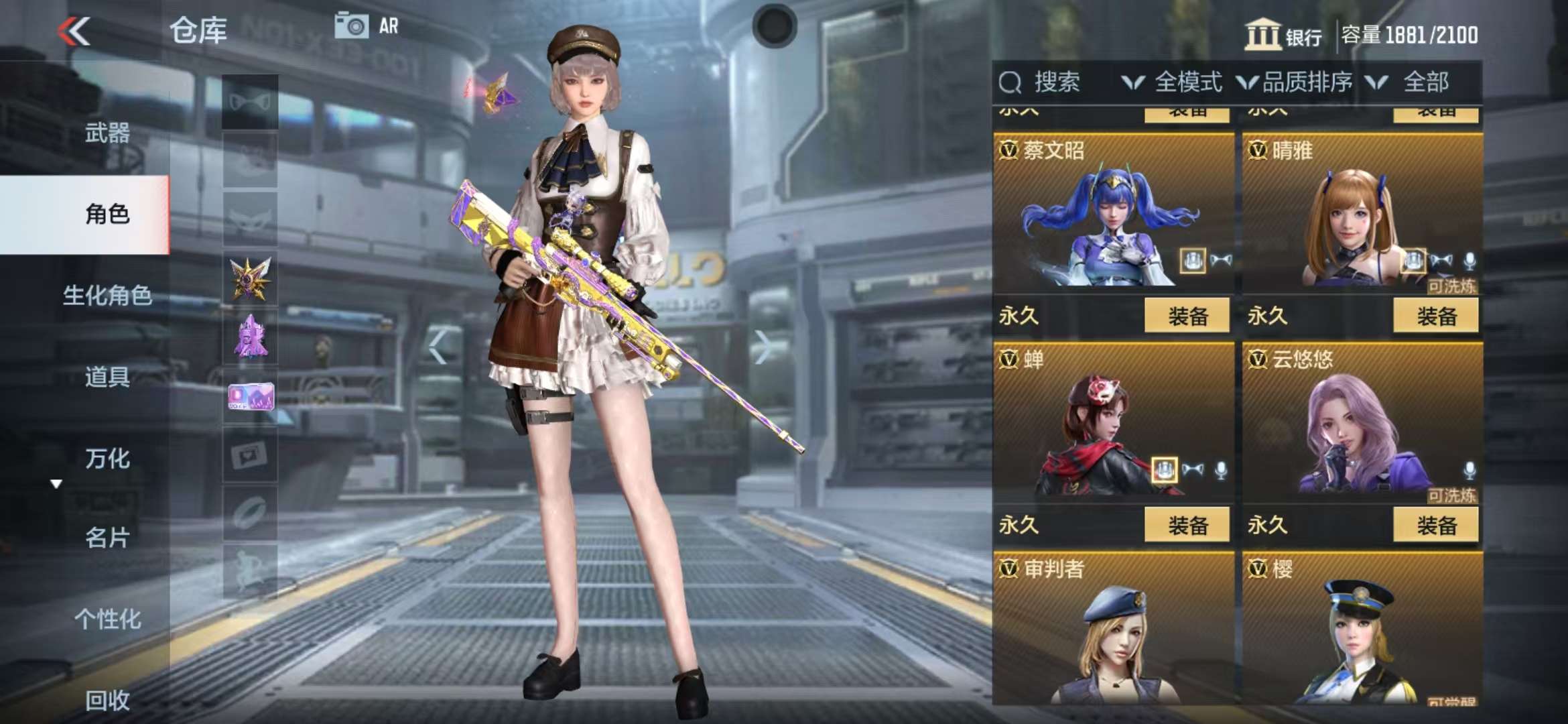Switch to the 个性化 personalization tab
The image size is (1568, 724).
tap(107, 619)
